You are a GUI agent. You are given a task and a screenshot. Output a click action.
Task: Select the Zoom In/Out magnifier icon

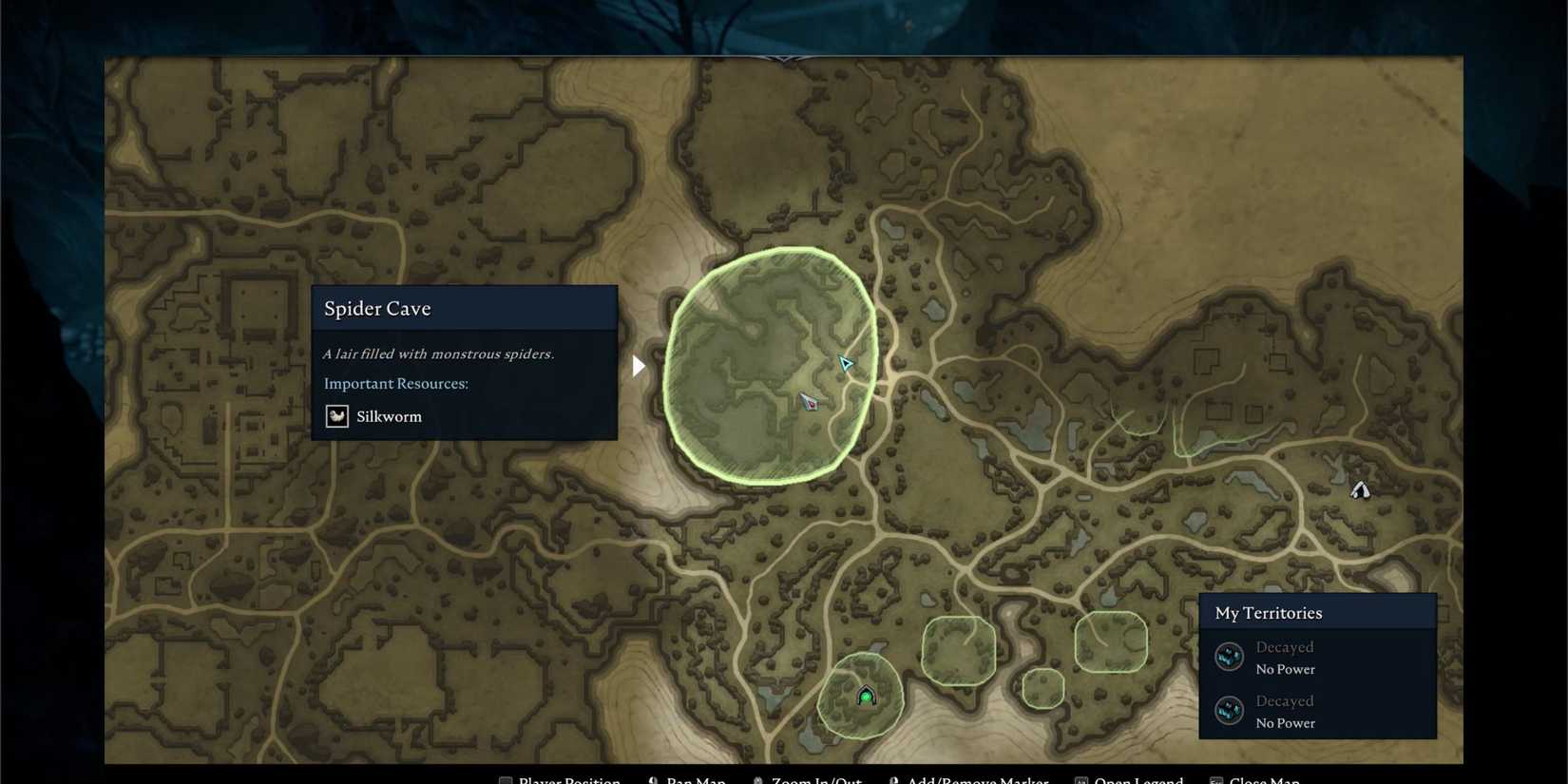coord(757,779)
